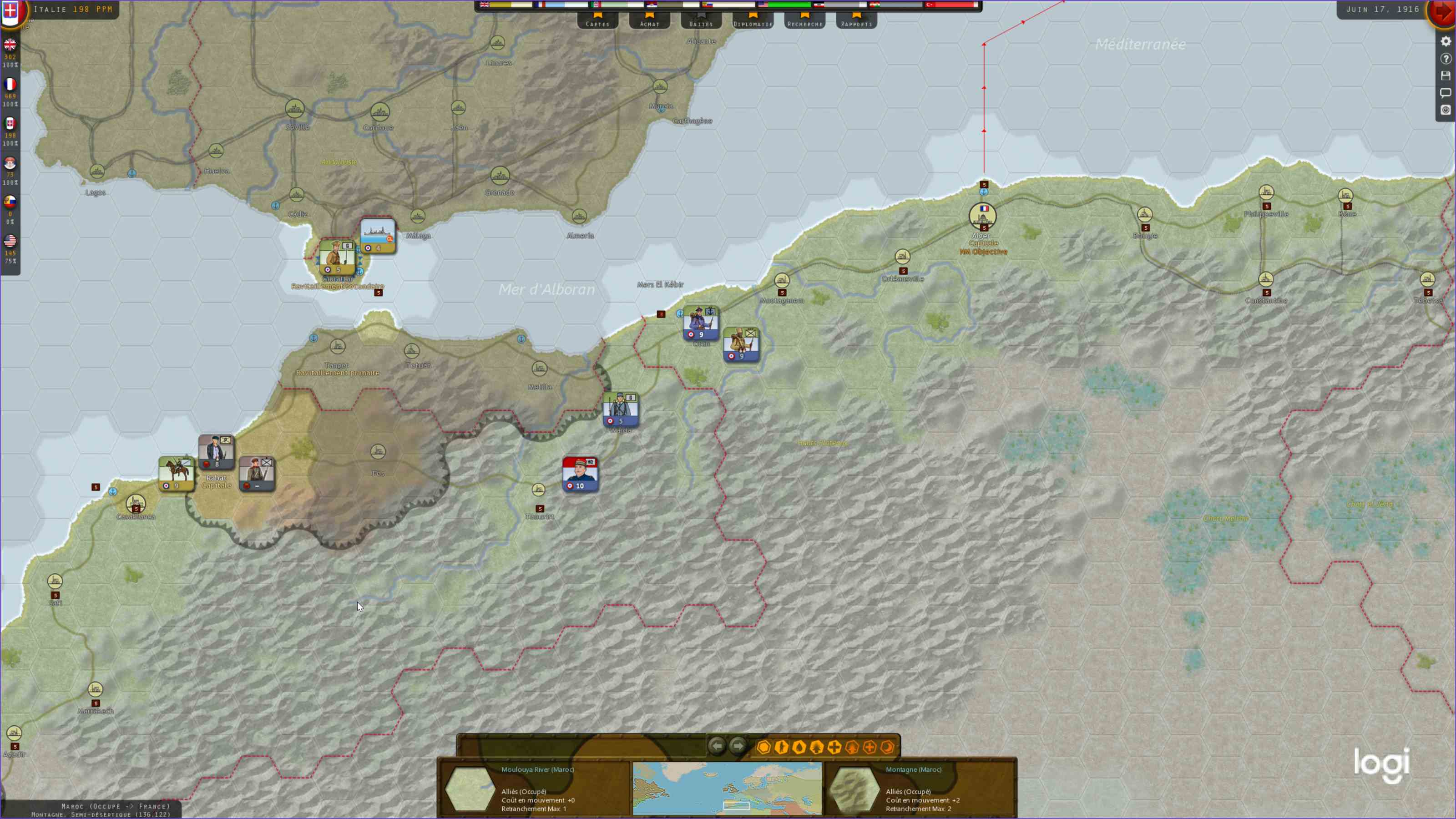Image resolution: width=1456 pixels, height=819 pixels.
Task: Open the chat bubble message icon
Action: click(1446, 93)
